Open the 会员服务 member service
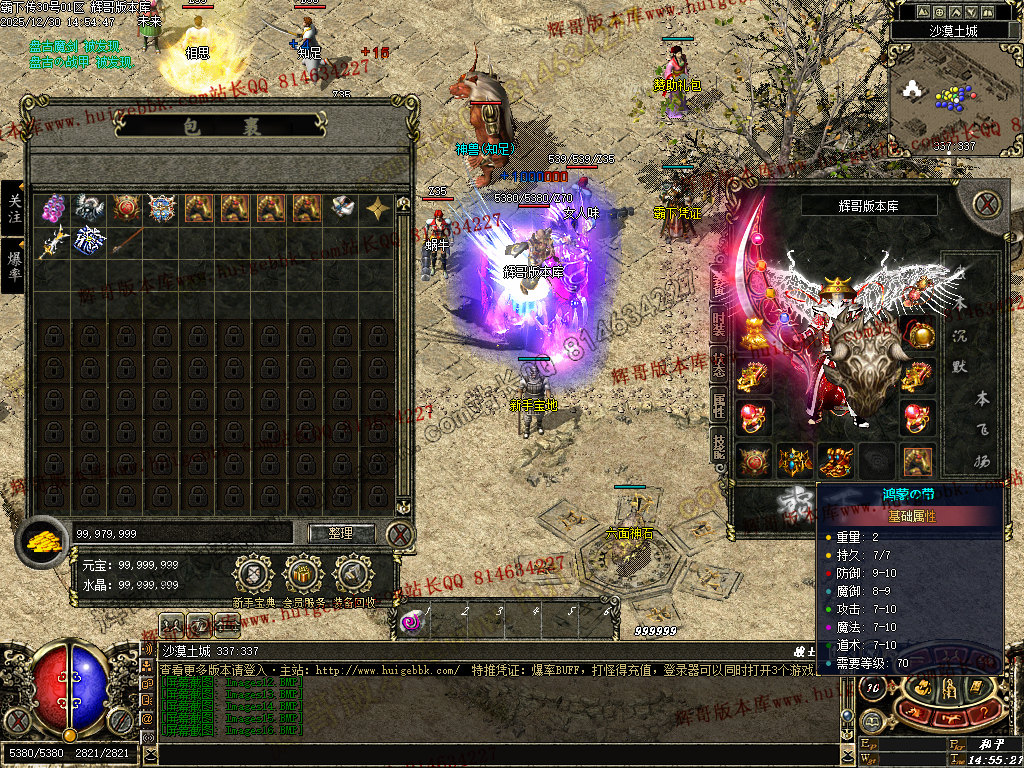 pos(303,575)
